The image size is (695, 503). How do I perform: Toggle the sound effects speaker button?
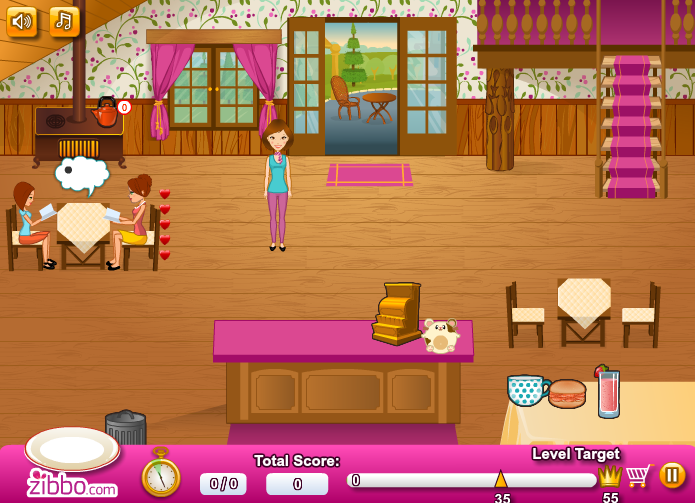(x=21, y=20)
